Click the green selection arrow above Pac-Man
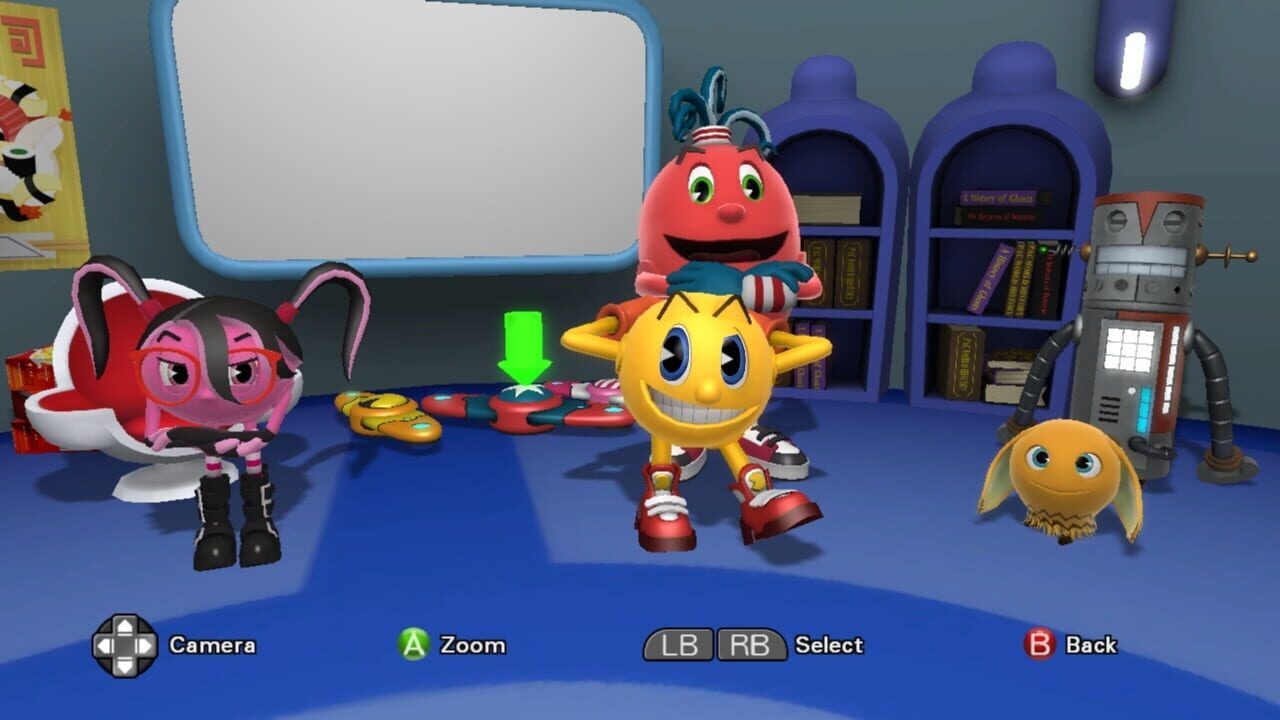The image size is (1280, 720). pos(522,345)
